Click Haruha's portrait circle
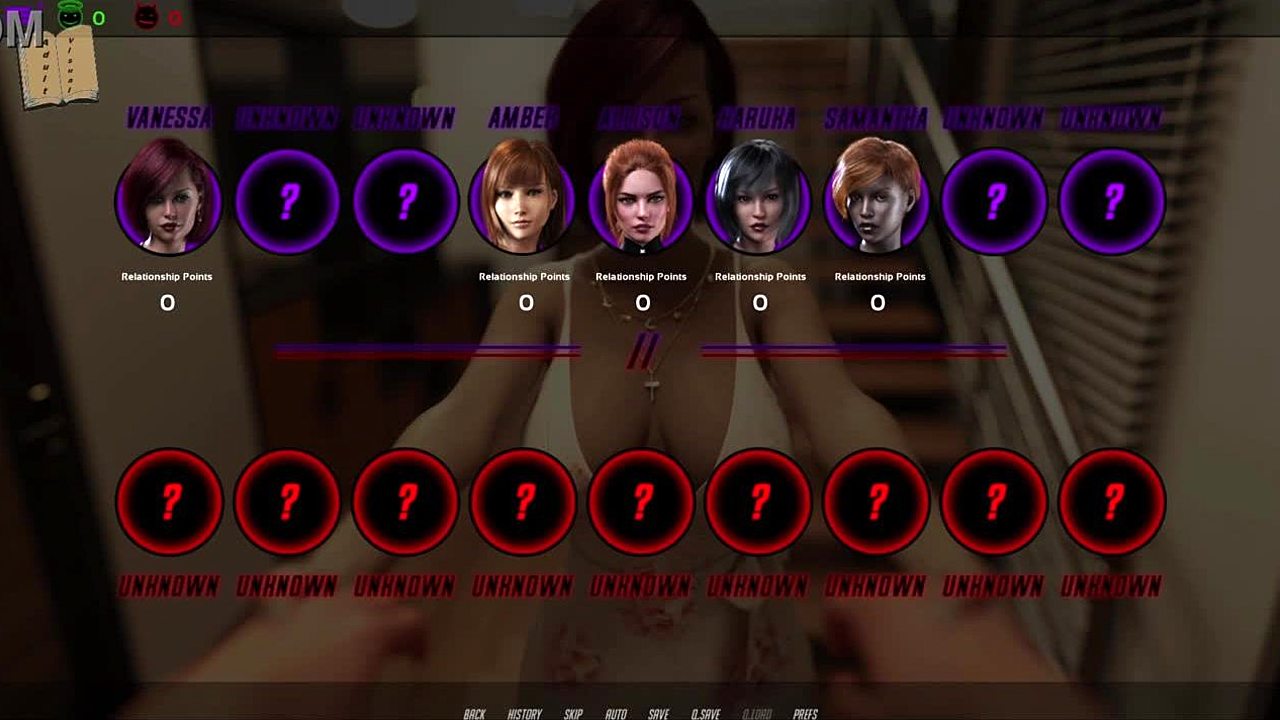The image size is (1280, 720). [759, 201]
